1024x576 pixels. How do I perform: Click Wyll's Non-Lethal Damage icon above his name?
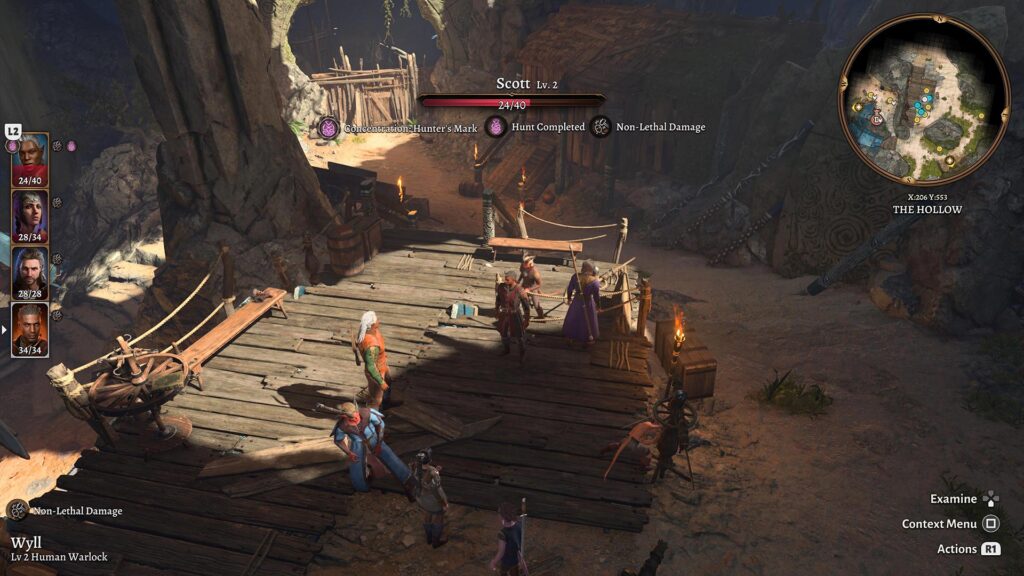pos(17,510)
